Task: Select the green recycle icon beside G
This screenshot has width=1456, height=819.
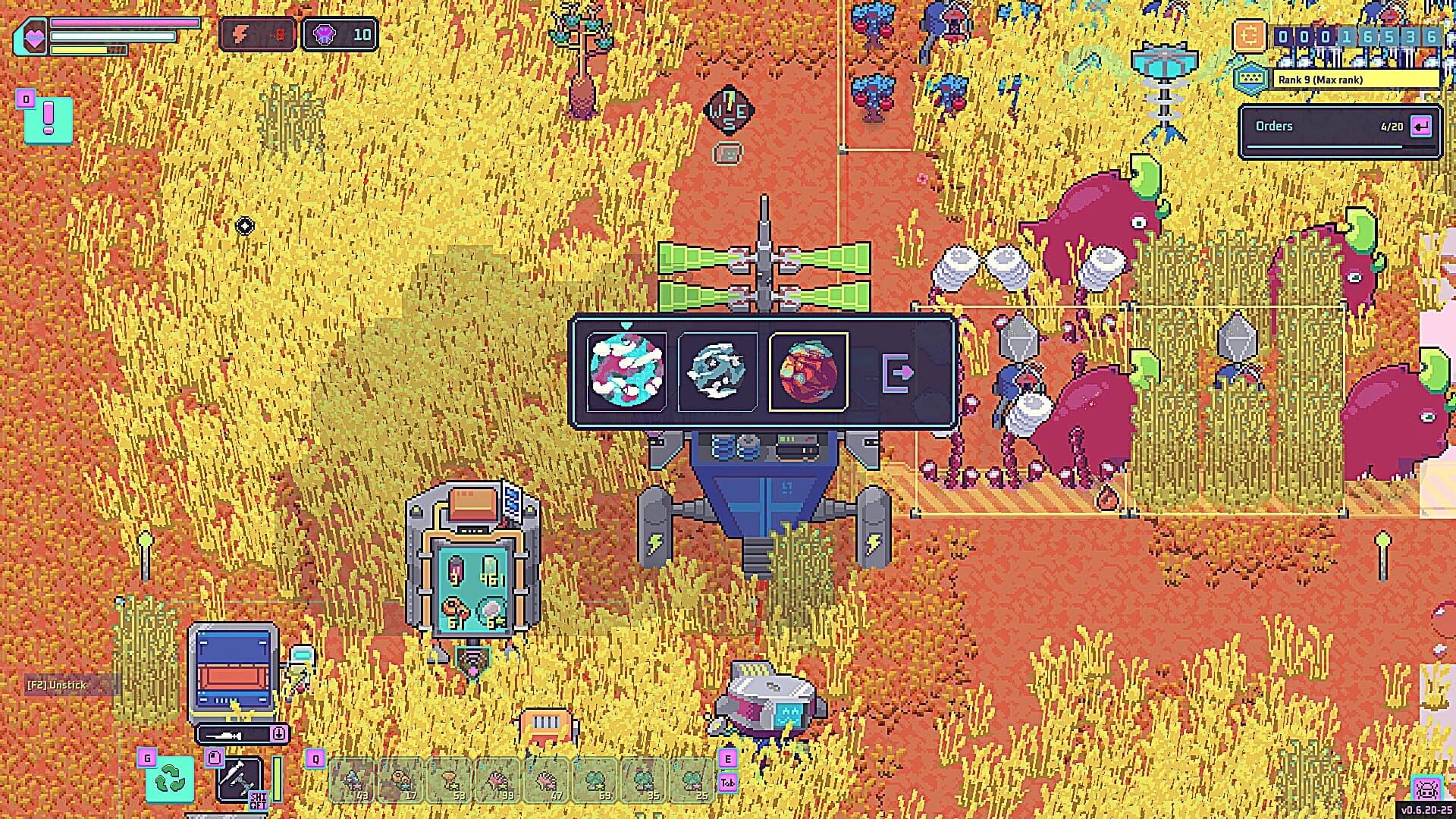Action: click(168, 780)
